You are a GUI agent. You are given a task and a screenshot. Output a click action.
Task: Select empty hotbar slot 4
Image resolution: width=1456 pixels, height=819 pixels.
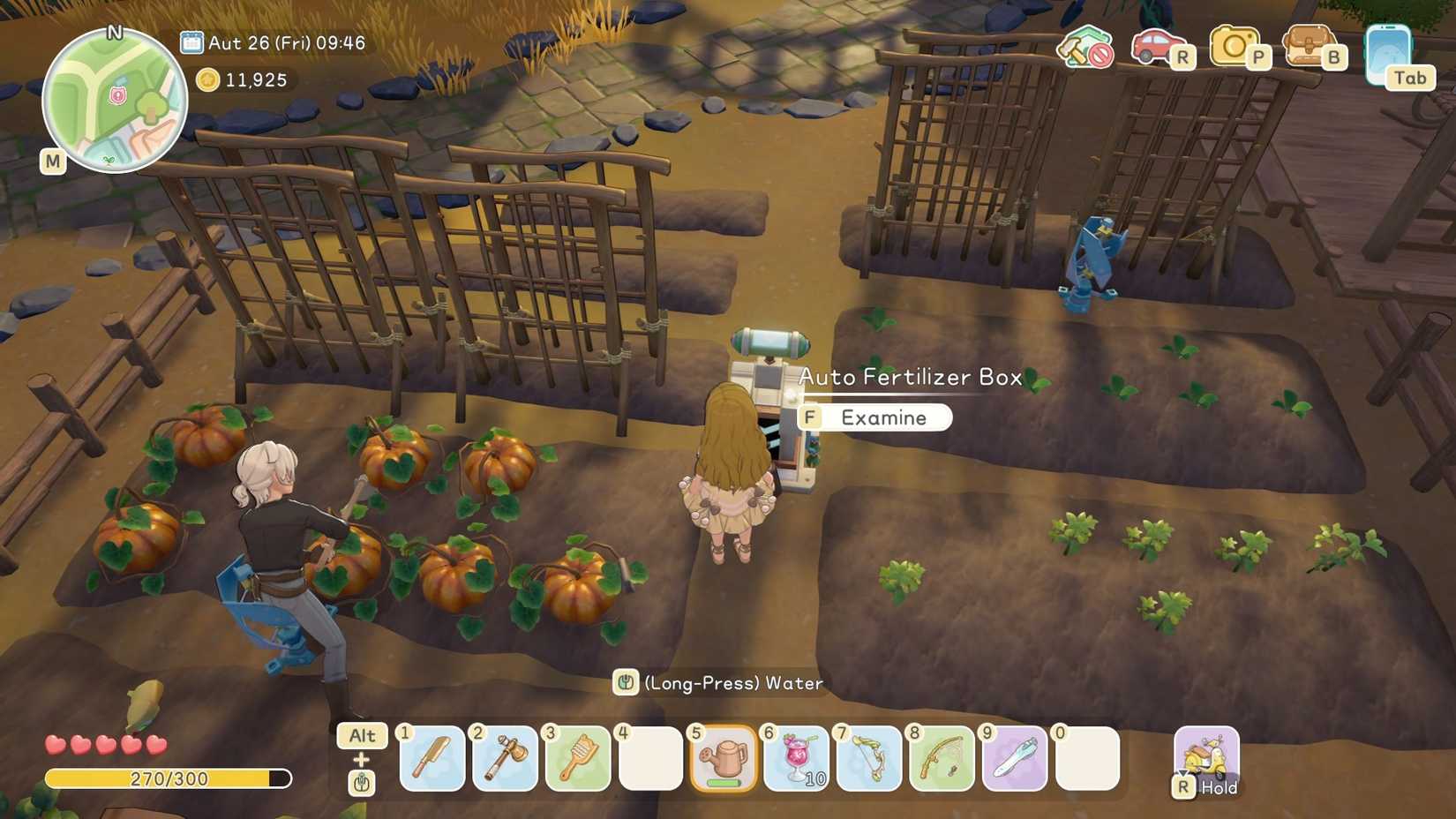pyautogui.click(x=650, y=761)
